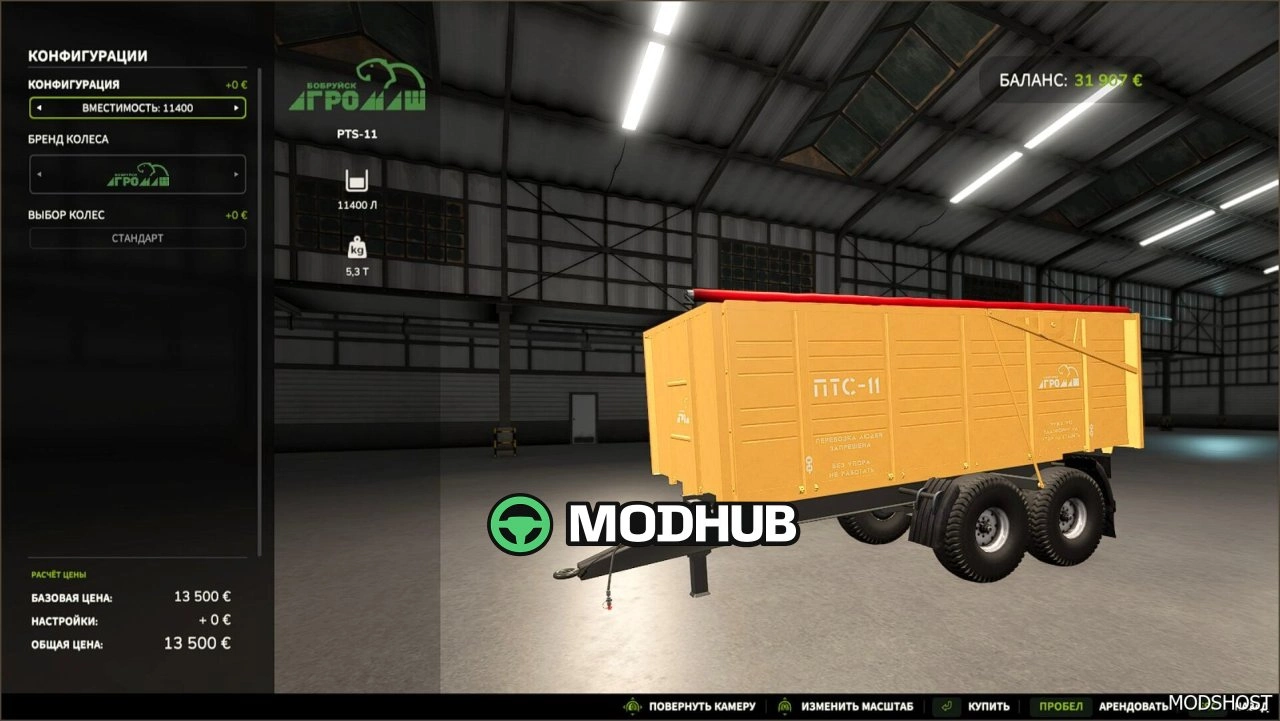Viewport: 1280px width, 721px height.
Task: Click right arrow of ВМЕСТИМОСТЬ configuration selector
Action: pos(238,107)
